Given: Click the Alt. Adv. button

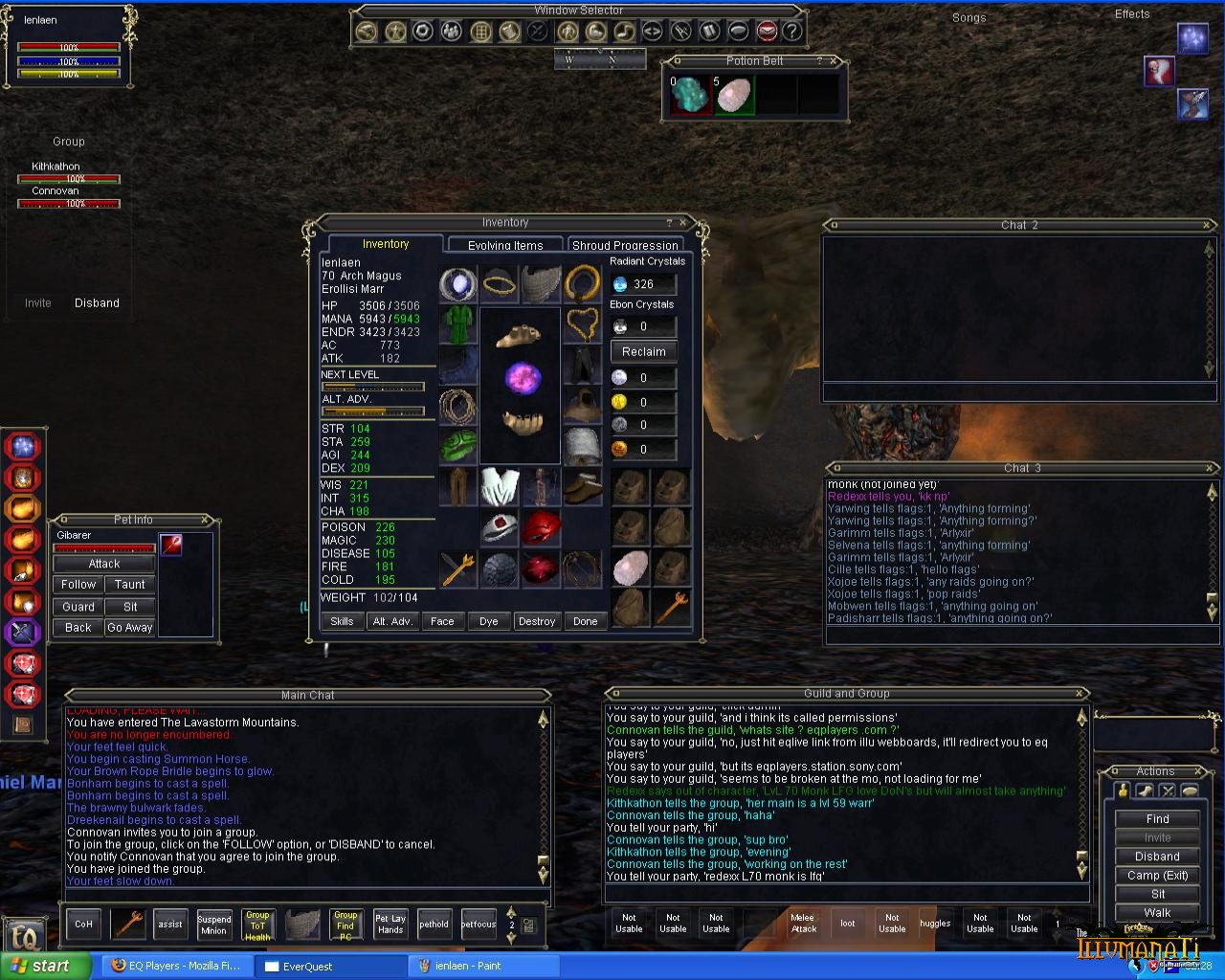Looking at the screenshot, I should [x=392, y=621].
